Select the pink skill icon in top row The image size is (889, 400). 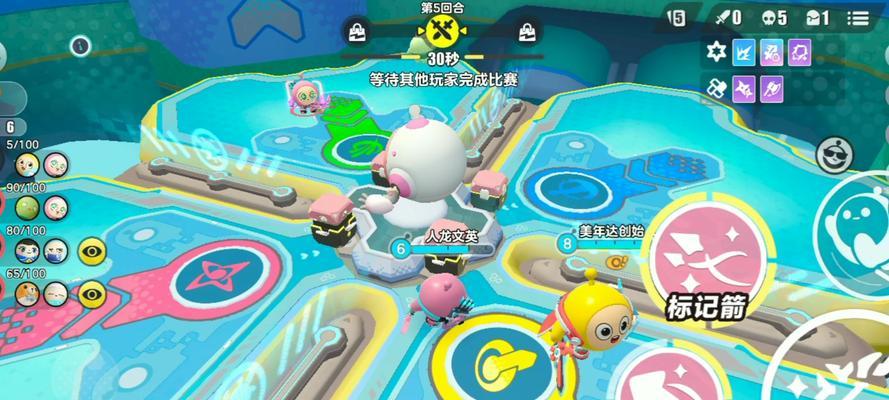tap(772, 52)
